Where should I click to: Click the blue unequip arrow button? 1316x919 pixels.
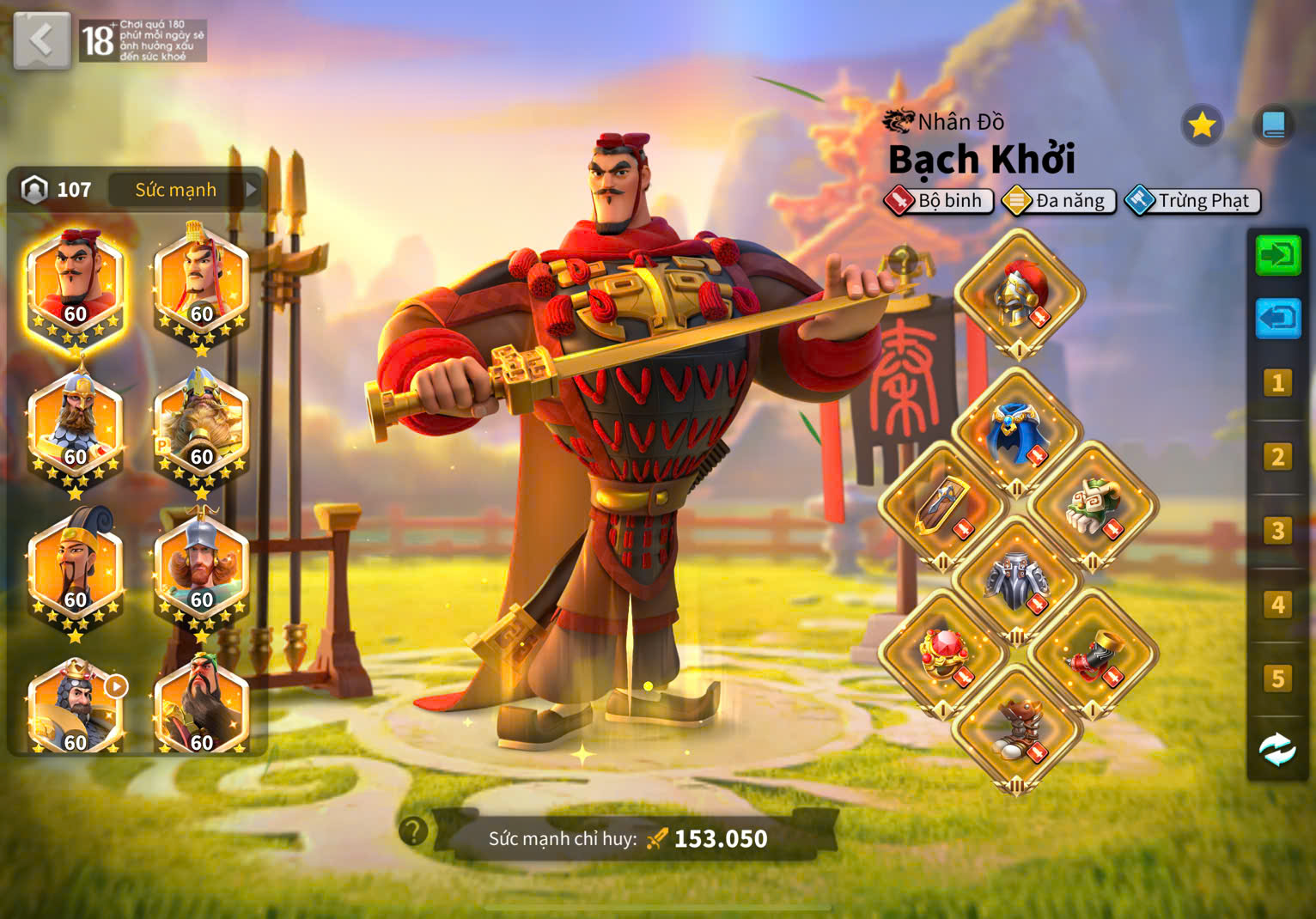coord(1277,319)
